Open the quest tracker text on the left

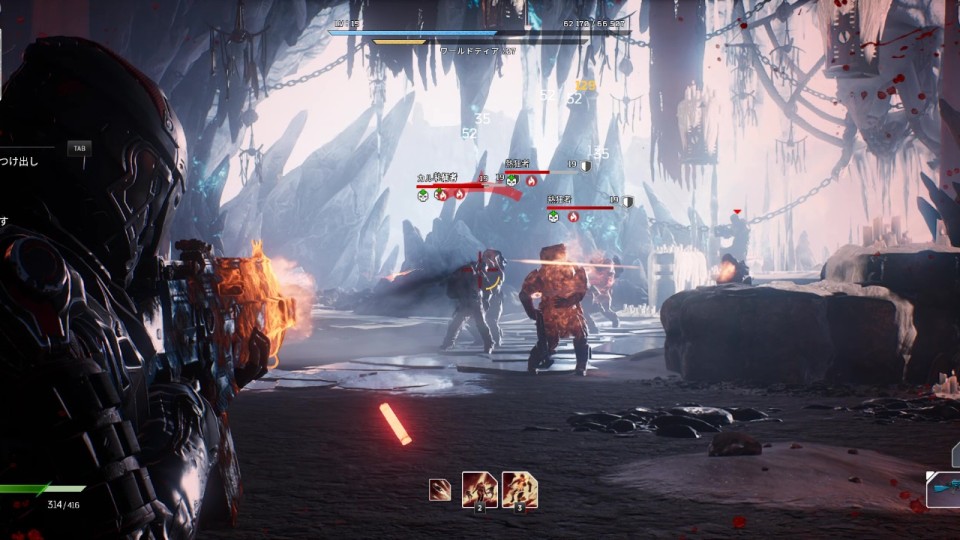click(20, 161)
